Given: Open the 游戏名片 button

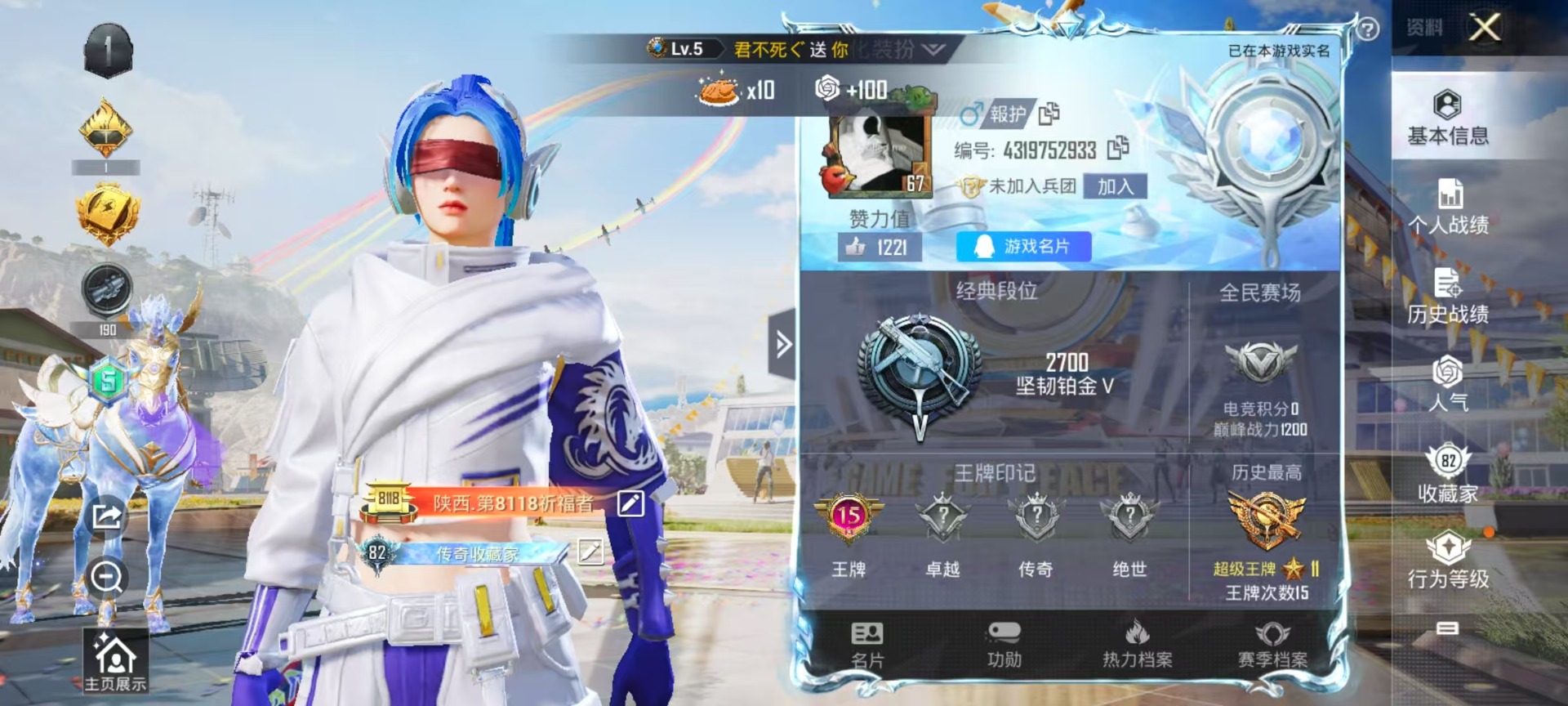Looking at the screenshot, I should [1023, 247].
